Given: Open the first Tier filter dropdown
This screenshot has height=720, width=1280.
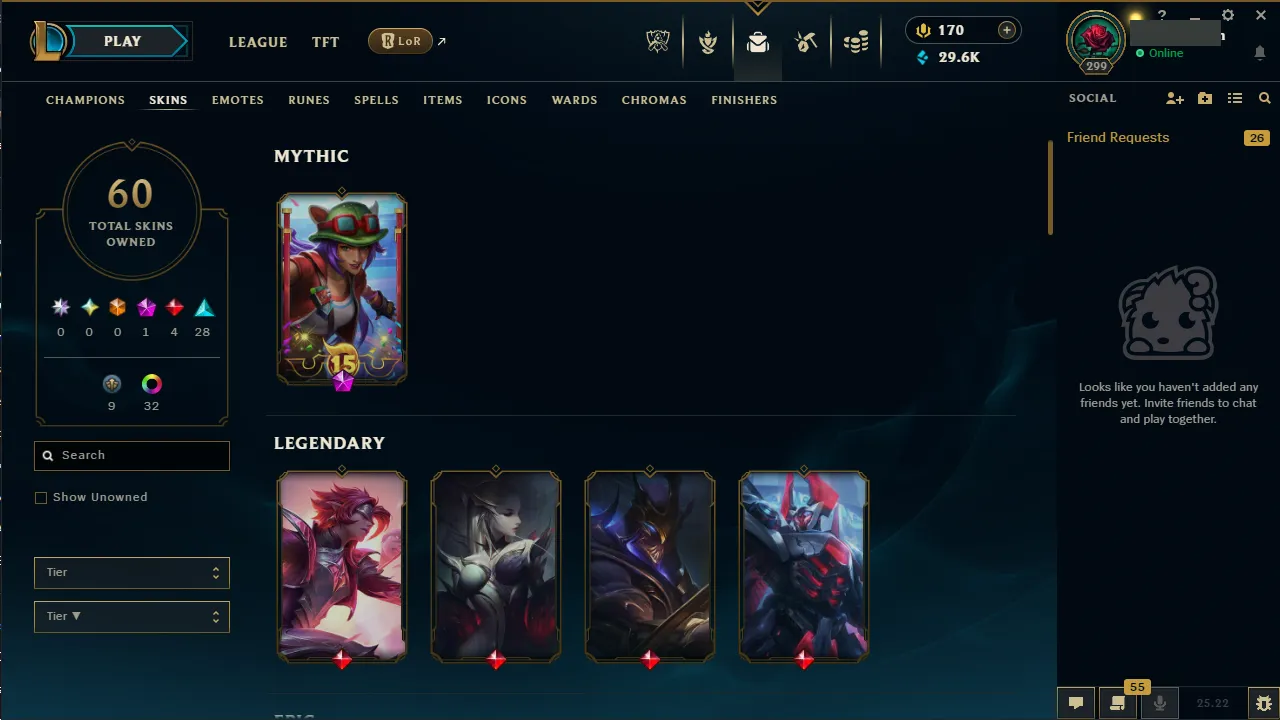Looking at the screenshot, I should (131, 572).
